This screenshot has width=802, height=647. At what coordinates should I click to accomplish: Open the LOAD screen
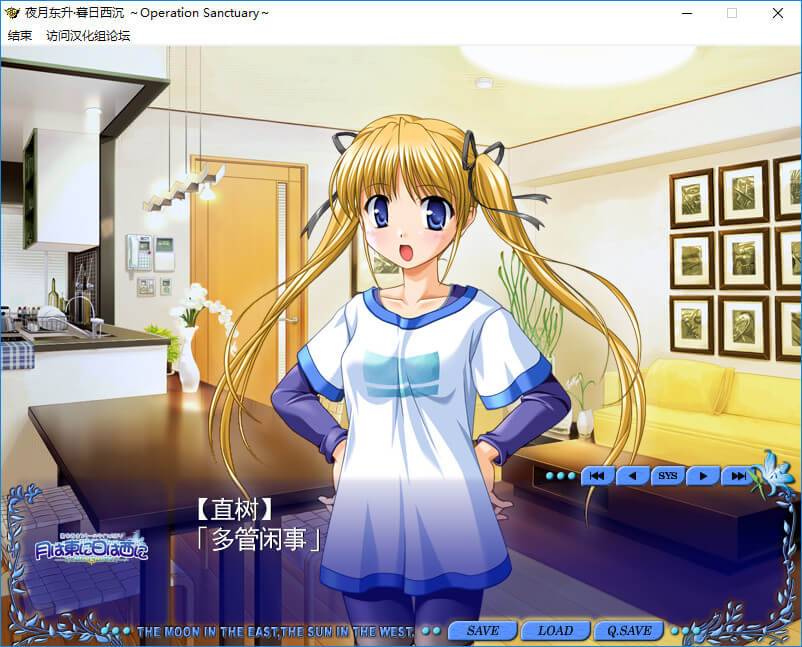(x=555, y=631)
